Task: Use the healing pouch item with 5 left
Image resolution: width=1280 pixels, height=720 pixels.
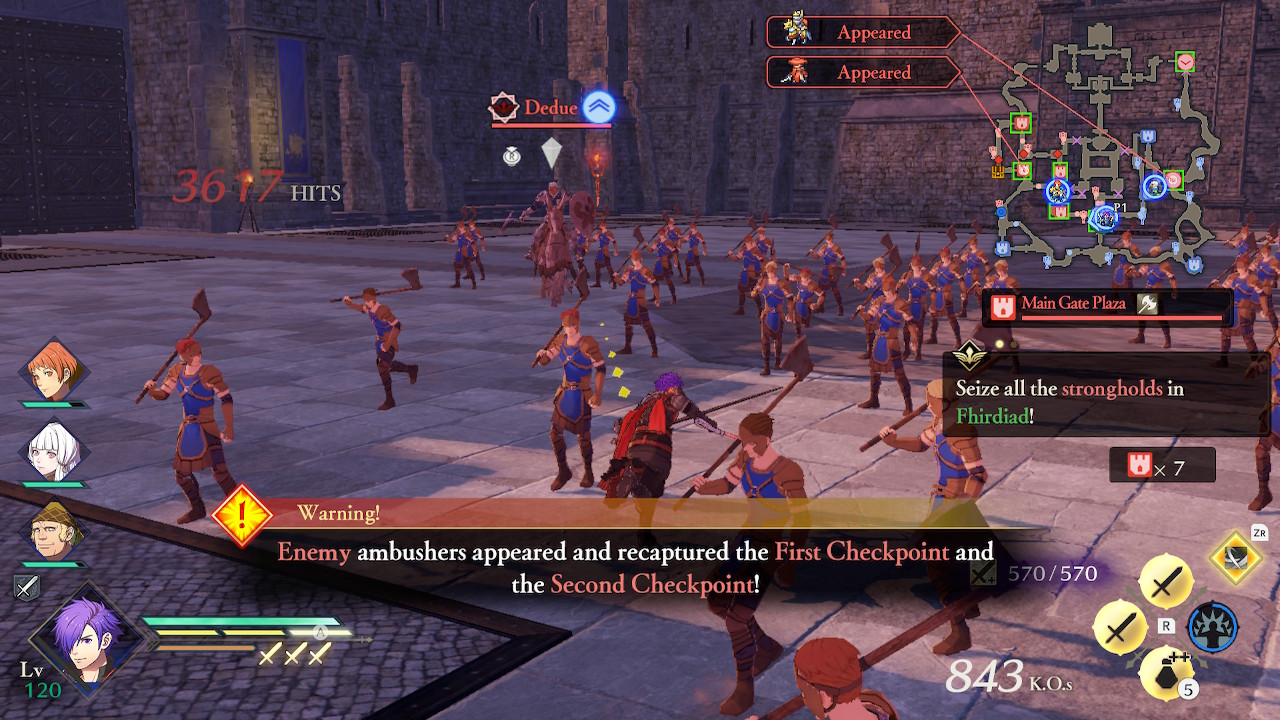Action: click(1166, 670)
